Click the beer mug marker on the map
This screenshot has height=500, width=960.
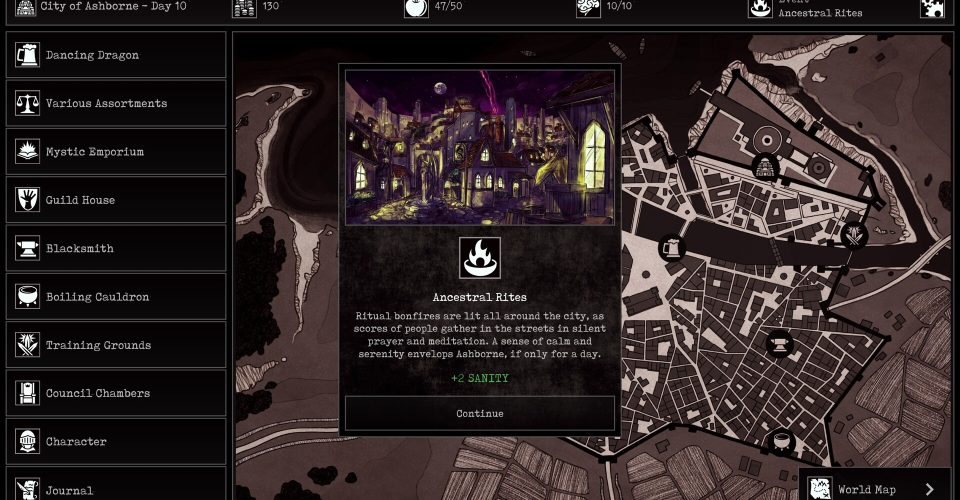672,248
